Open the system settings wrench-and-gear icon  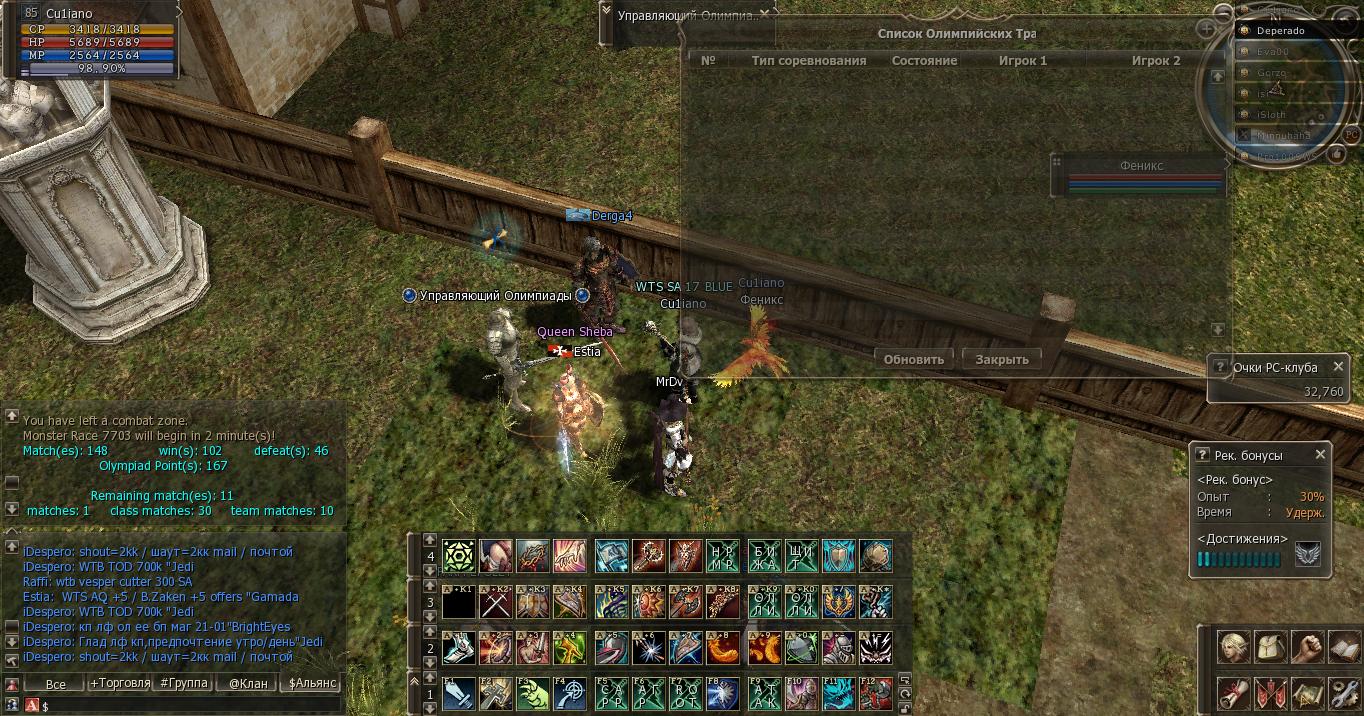point(1343,691)
